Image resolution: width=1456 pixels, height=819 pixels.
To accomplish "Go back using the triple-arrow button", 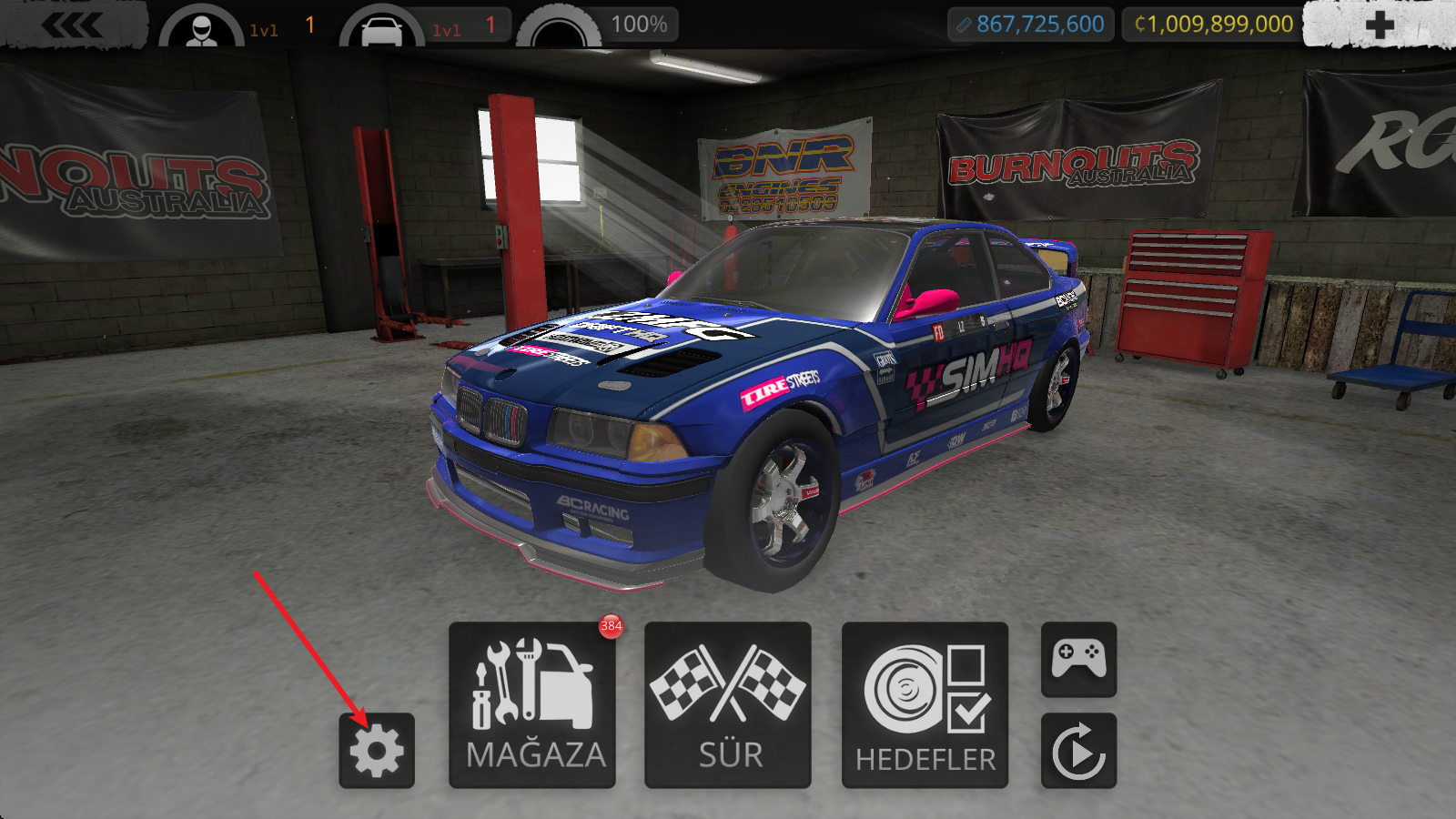I will coord(73,25).
